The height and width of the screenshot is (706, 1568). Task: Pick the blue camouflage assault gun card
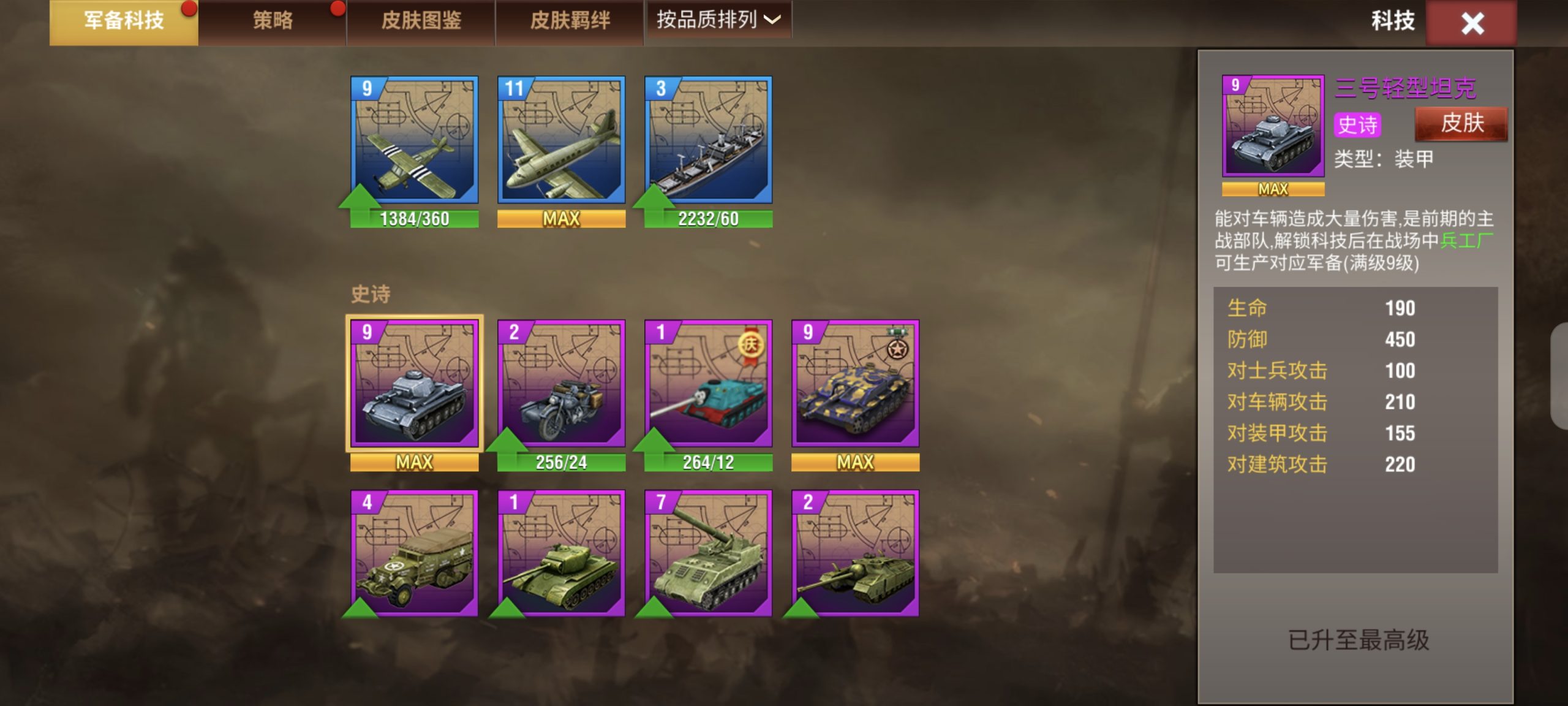tap(856, 383)
